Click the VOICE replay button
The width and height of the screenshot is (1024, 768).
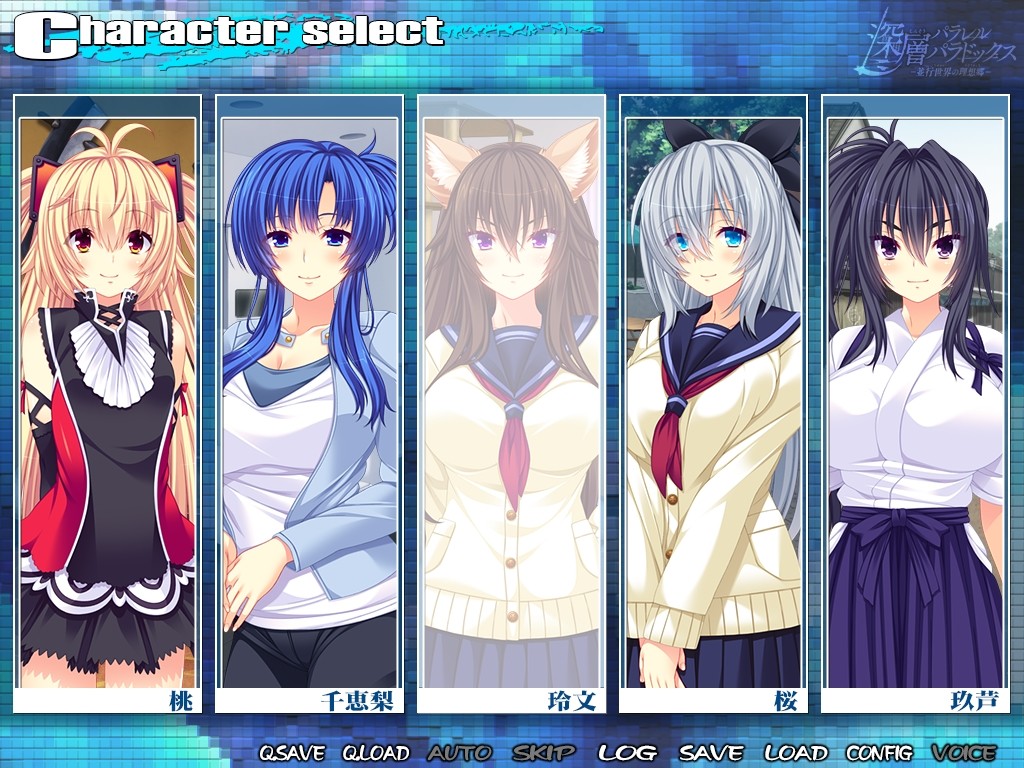(x=964, y=753)
